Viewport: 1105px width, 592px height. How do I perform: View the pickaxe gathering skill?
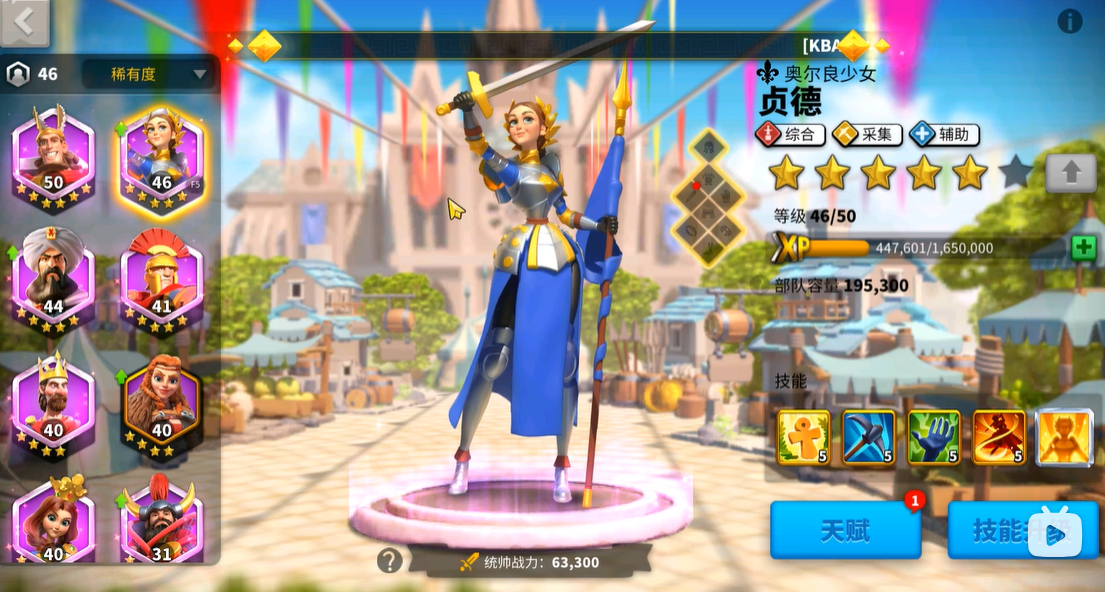point(868,437)
